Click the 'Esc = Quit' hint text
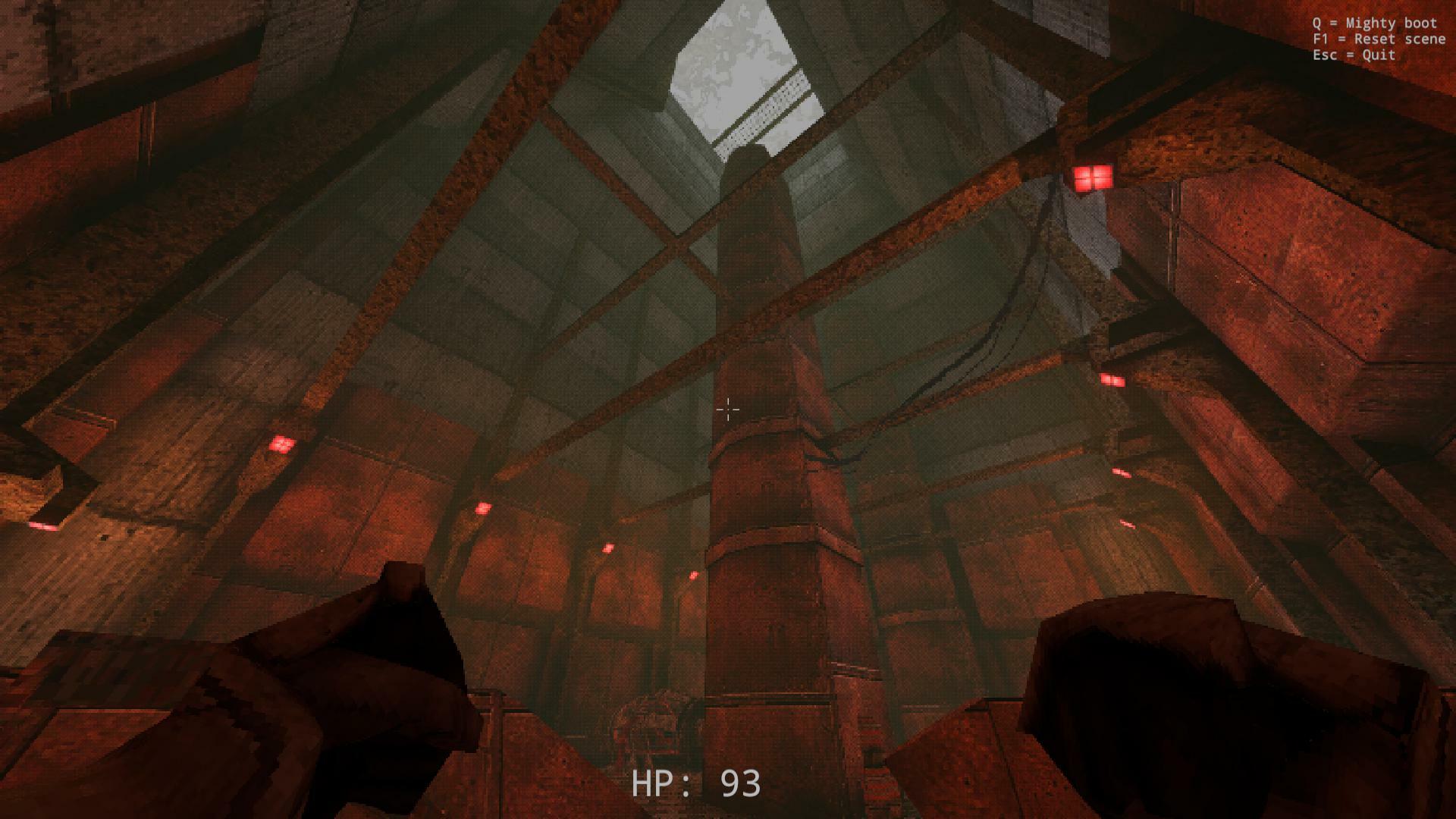 tap(1353, 55)
